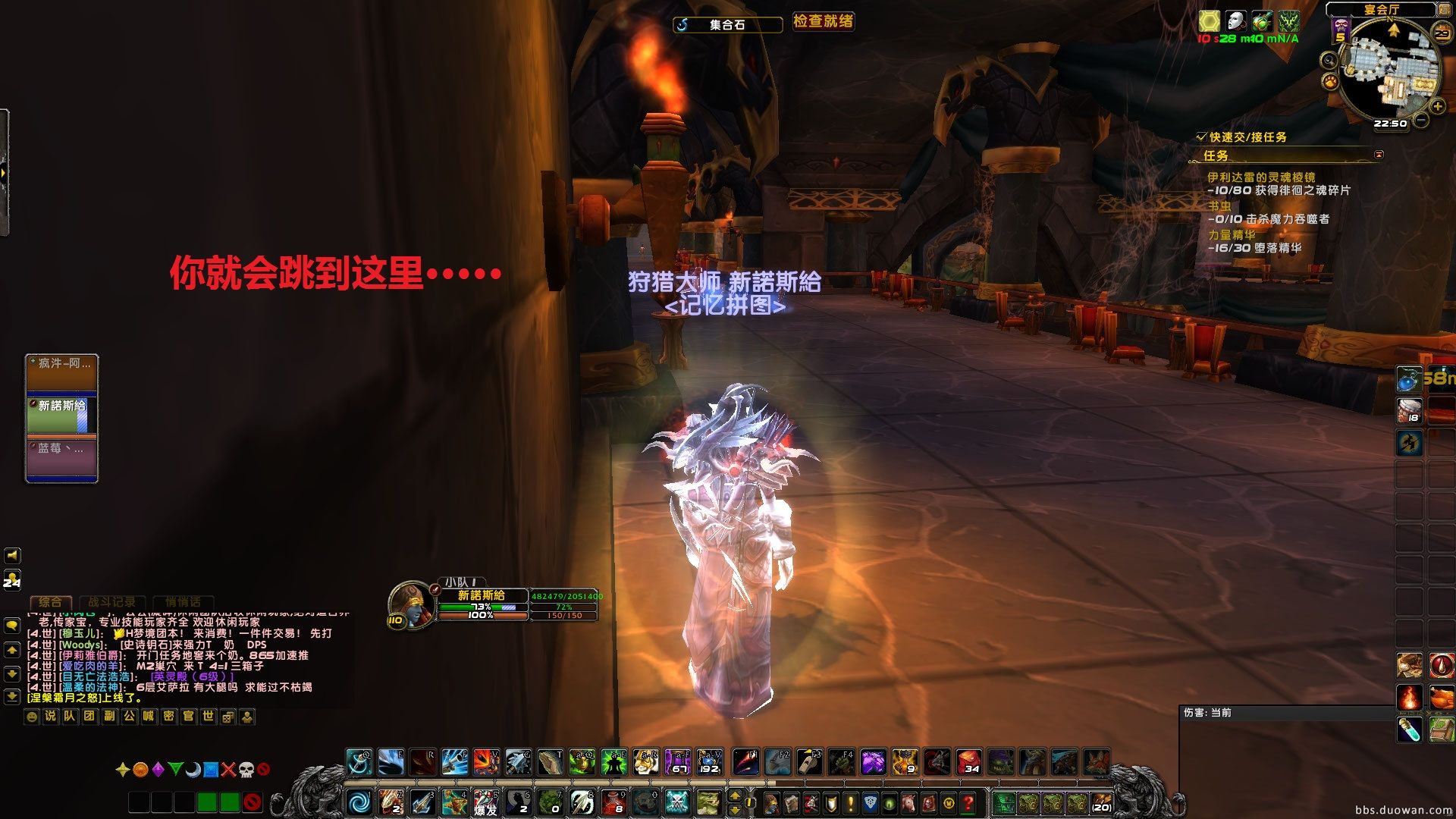The image size is (1456, 819).
Task: Uncheck the 快速交/接任务 checkbox
Action: (1202, 137)
